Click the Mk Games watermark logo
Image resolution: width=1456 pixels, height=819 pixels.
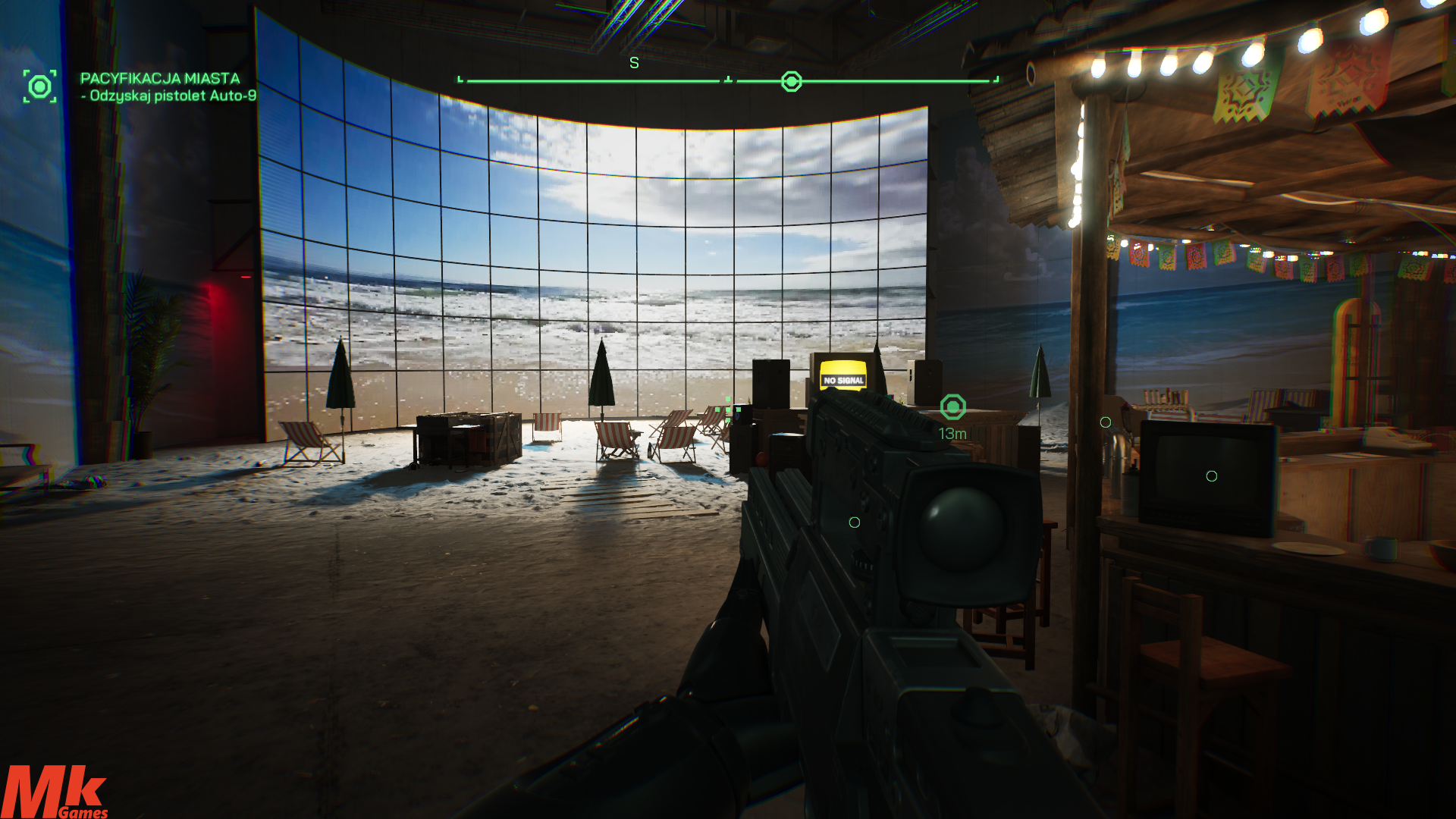[x=55, y=792]
